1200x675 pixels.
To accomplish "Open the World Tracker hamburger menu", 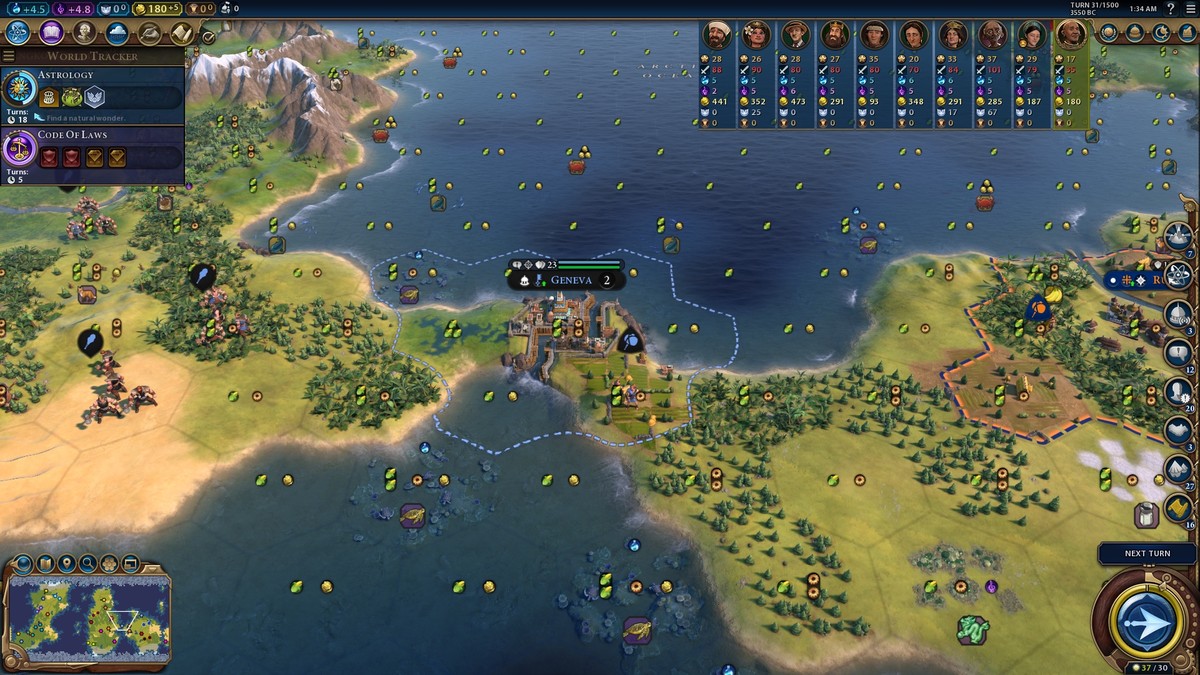I will [x=9, y=56].
